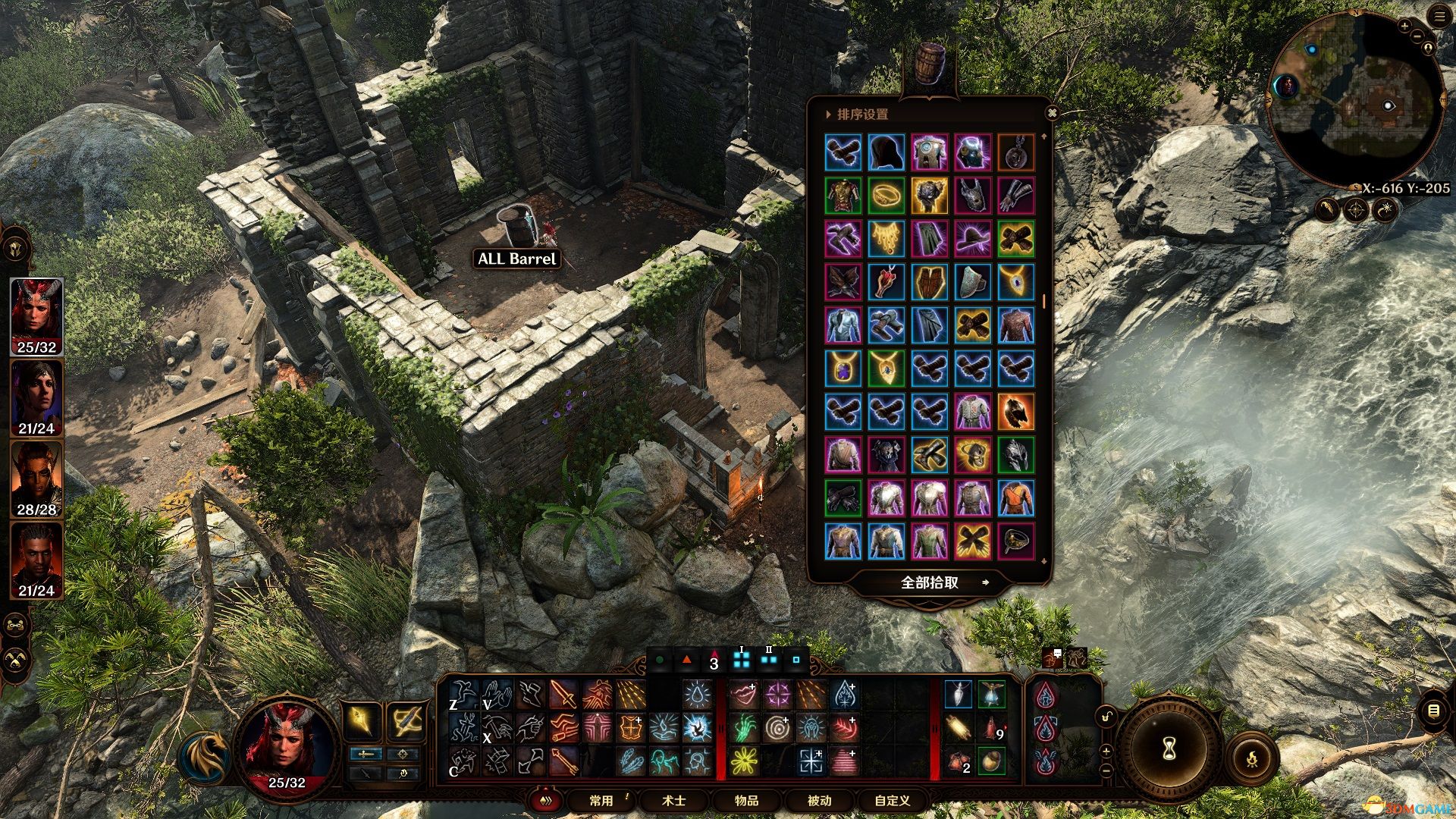1456x819 pixels.
Task: Show the 被动 passives tab
Action: coord(819,801)
